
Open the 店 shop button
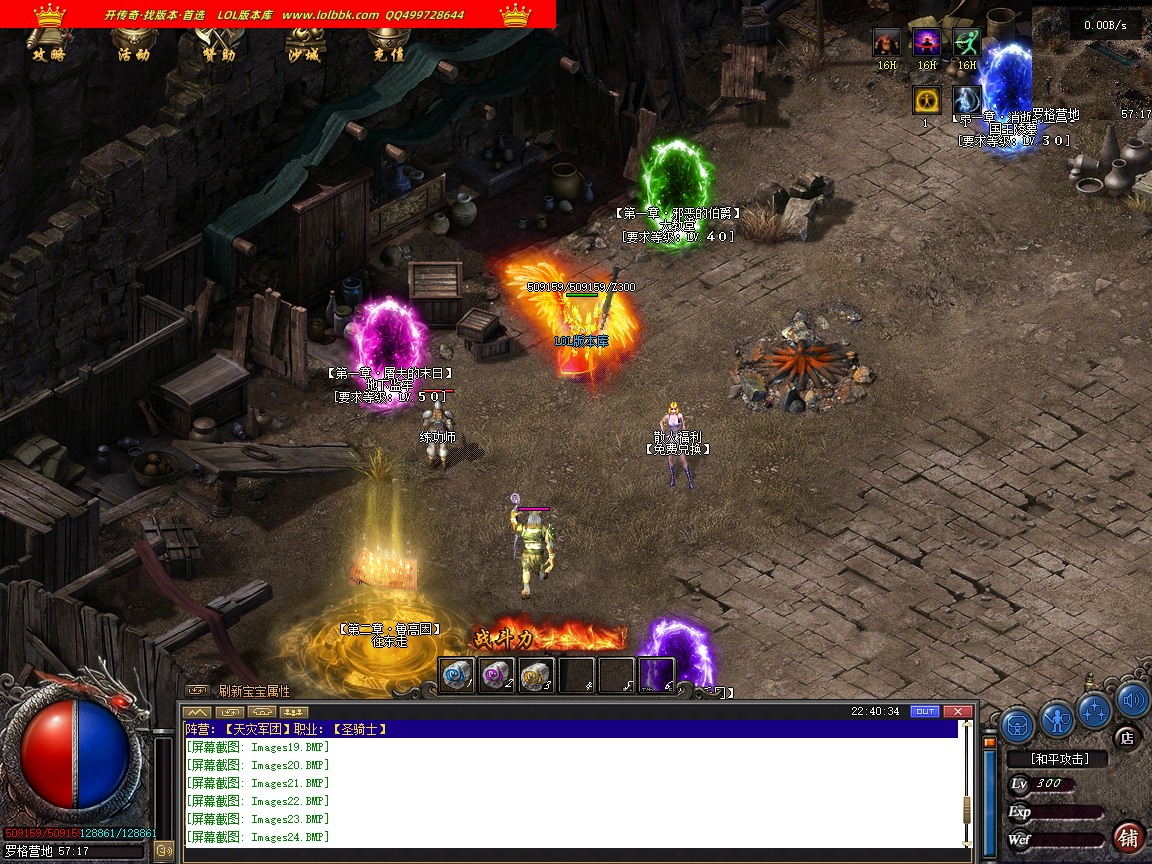tap(1127, 738)
